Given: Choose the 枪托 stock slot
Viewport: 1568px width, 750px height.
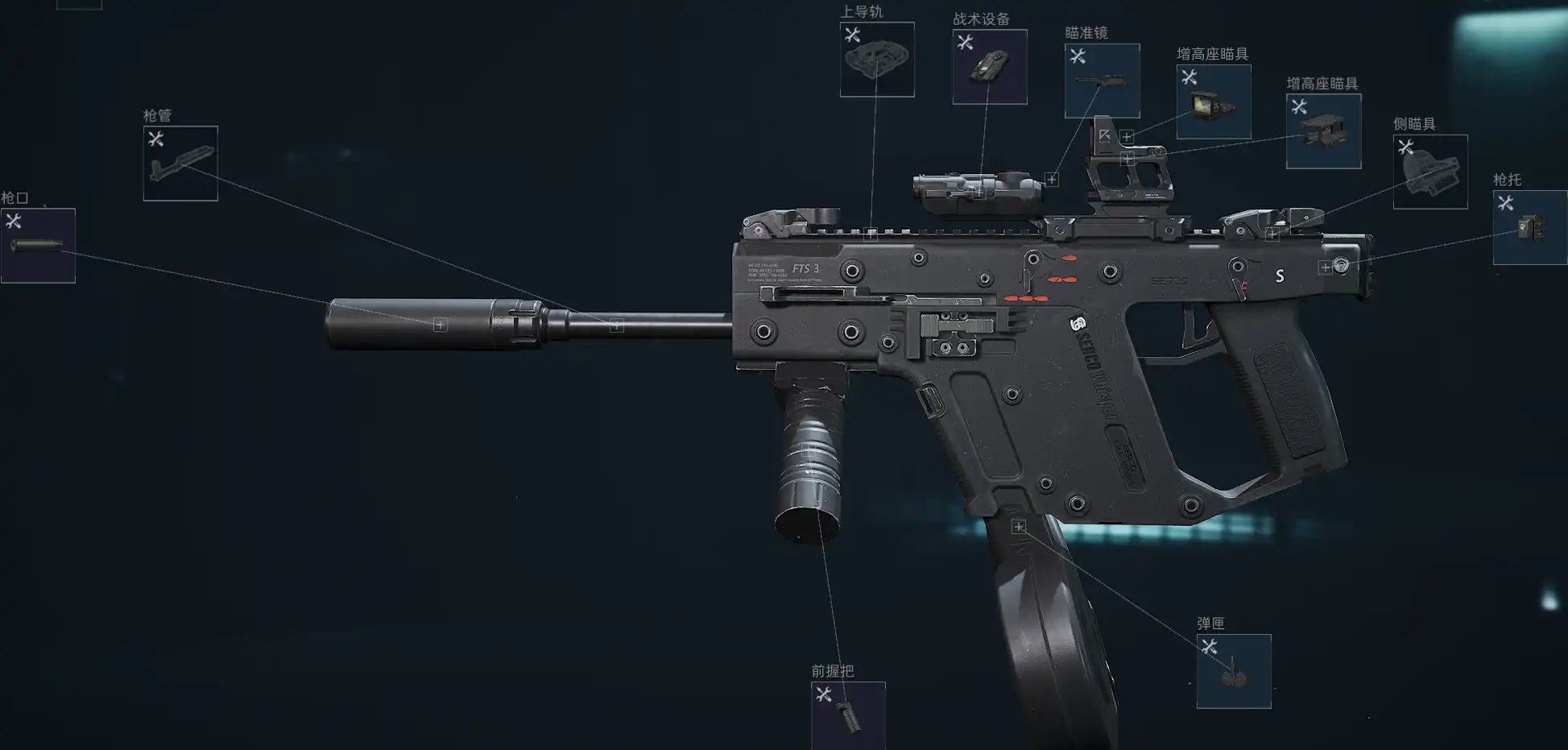Looking at the screenshot, I should click(x=1529, y=228).
